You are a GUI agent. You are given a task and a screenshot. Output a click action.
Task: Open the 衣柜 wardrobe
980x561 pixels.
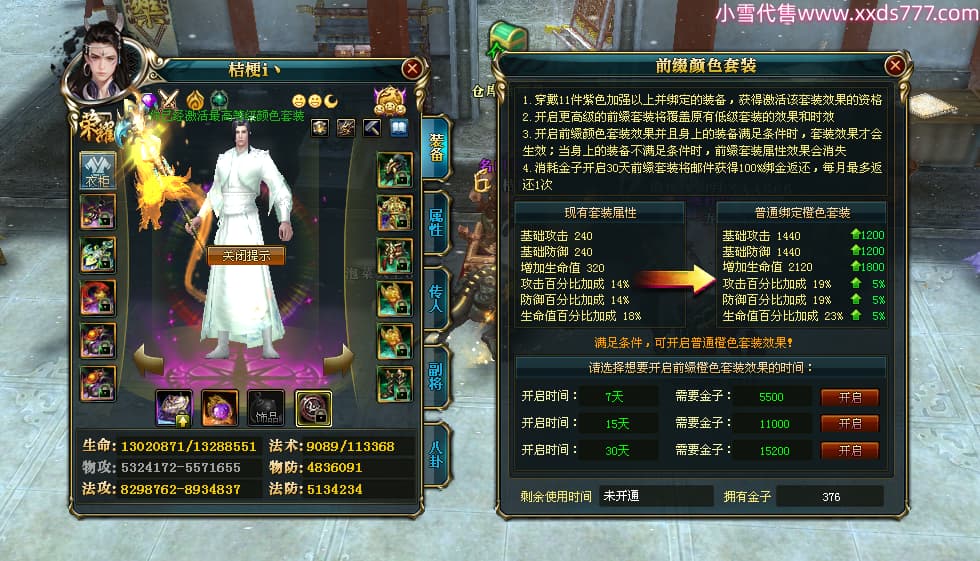[98, 171]
